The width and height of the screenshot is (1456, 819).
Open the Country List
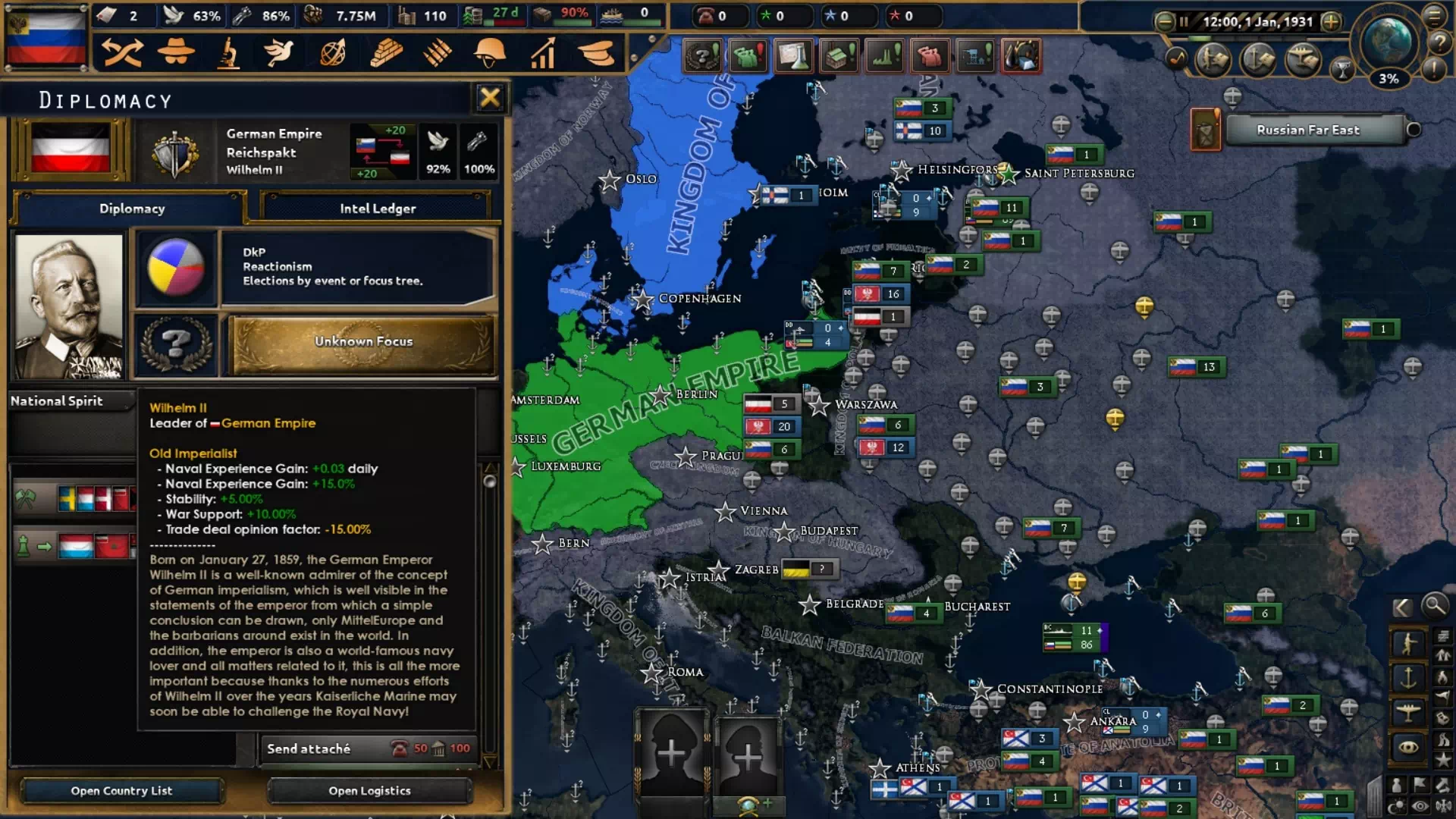(x=121, y=790)
